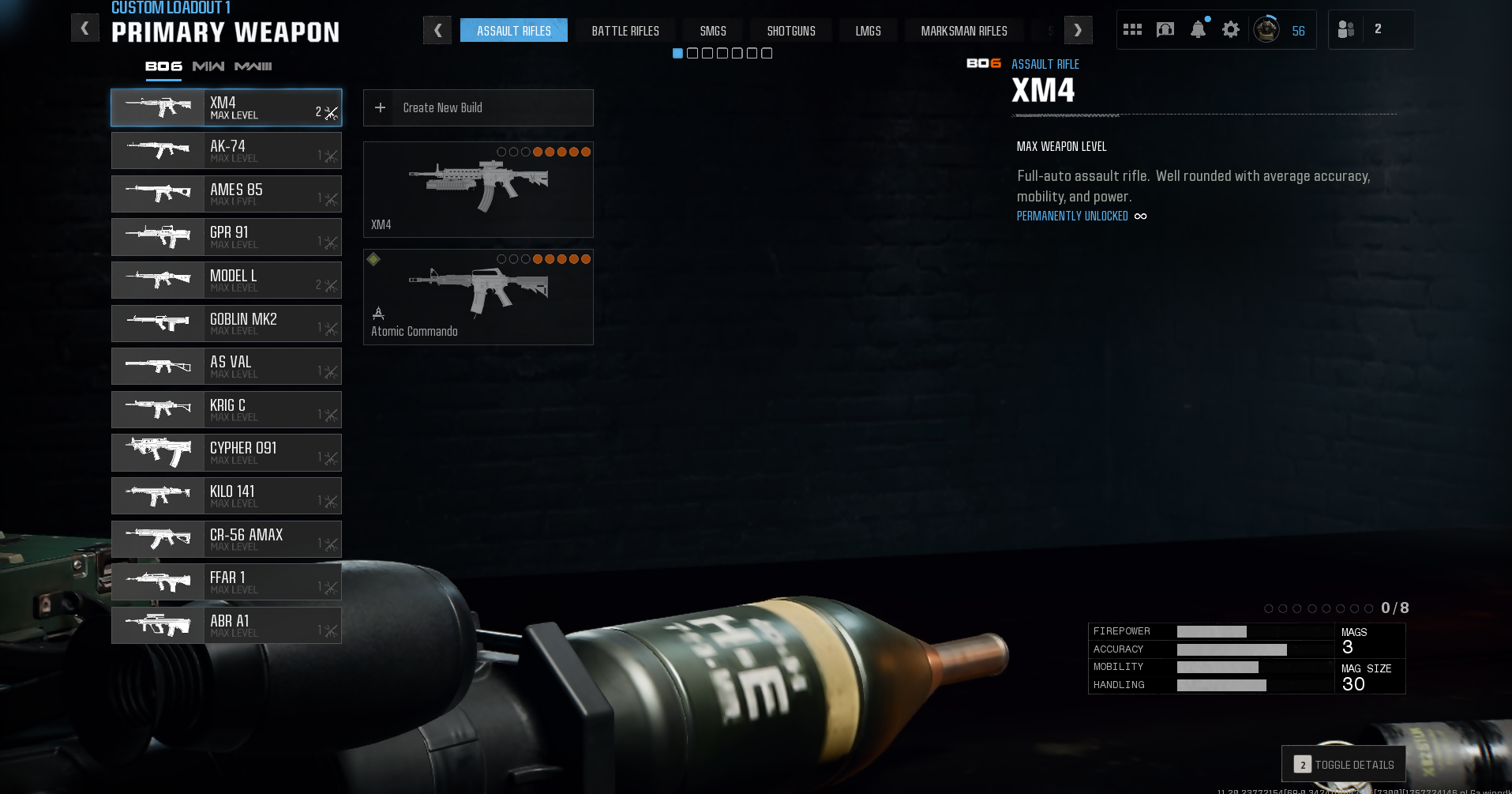Toggle Details button
Image resolution: width=1512 pixels, height=794 pixels.
(1344, 764)
